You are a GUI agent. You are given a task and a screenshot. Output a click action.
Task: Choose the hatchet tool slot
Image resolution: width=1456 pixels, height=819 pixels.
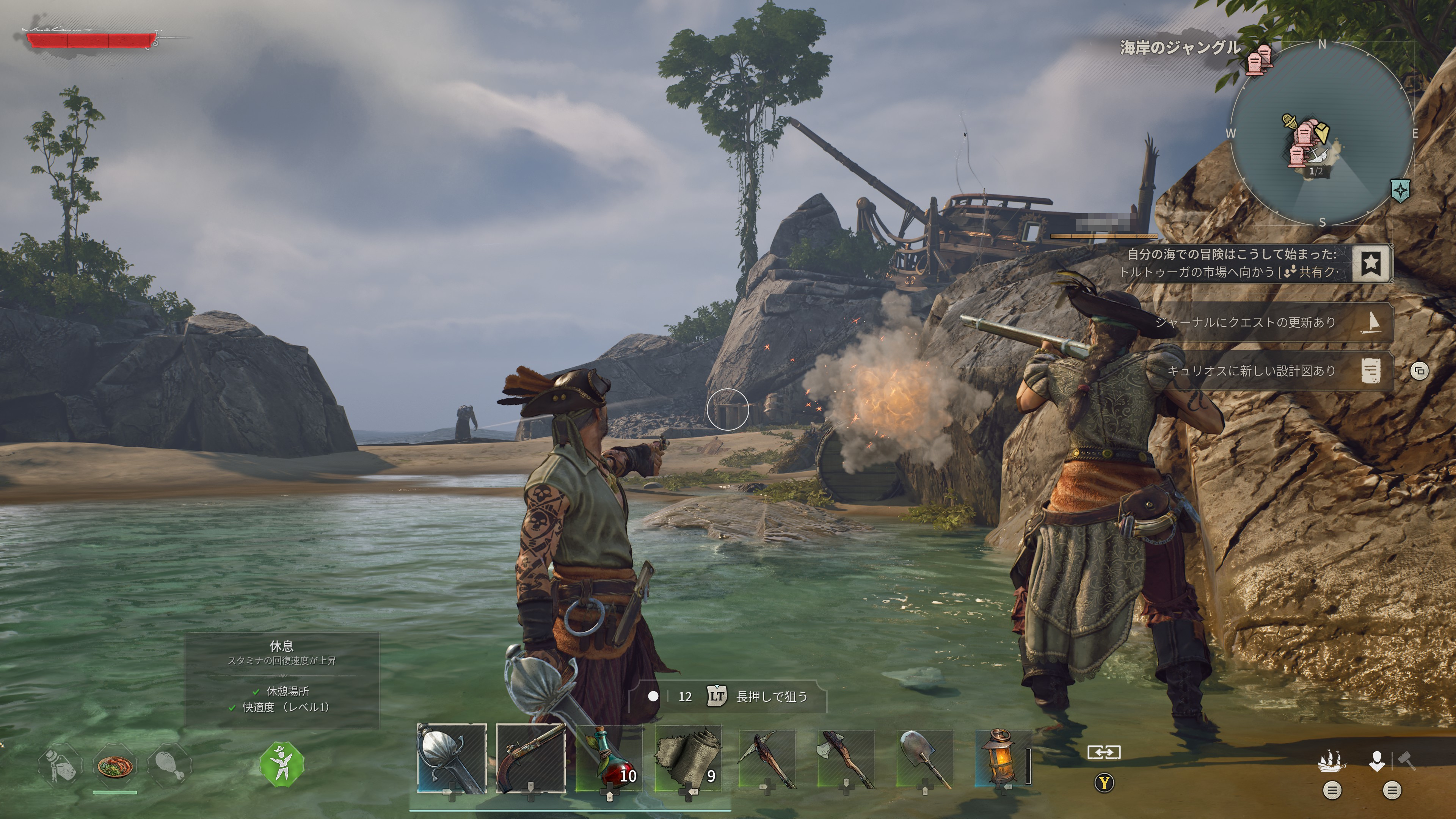(x=846, y=758)
